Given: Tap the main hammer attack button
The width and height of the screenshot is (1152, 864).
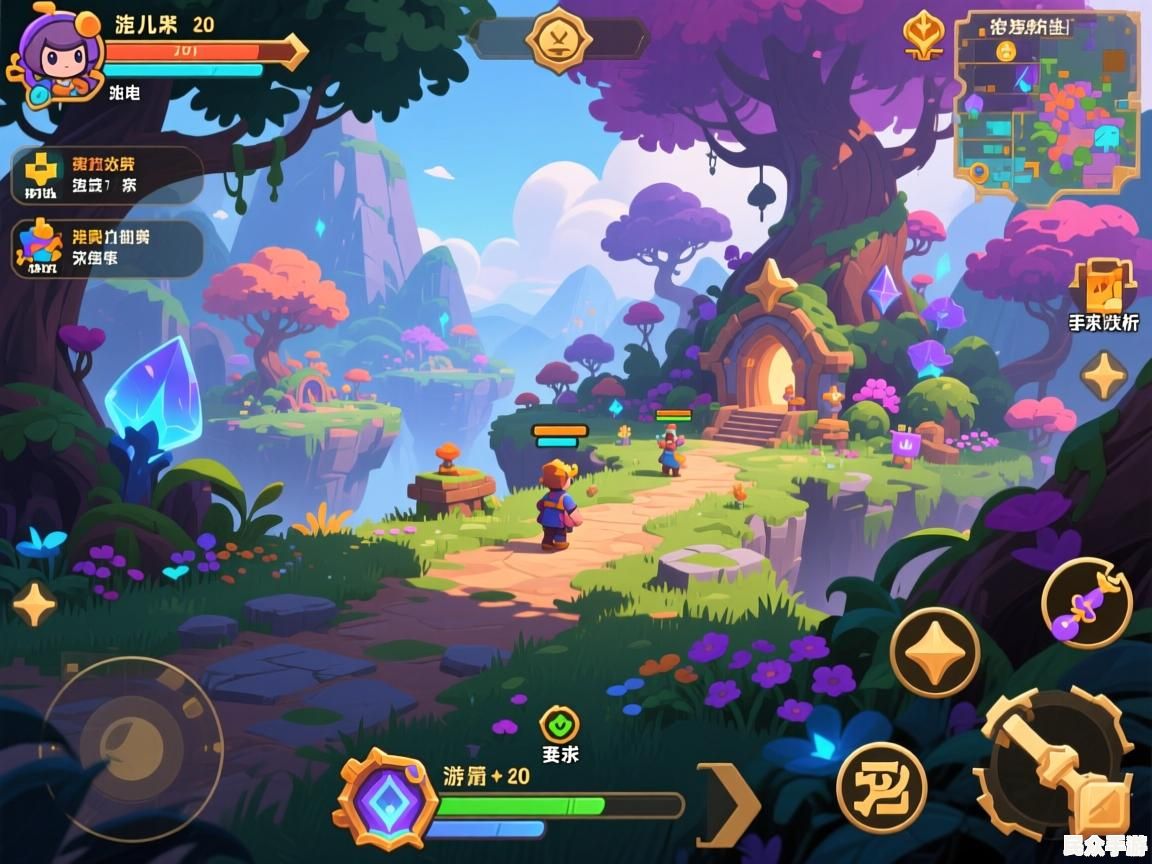Looking at the screenshot, I should pos(1060,766).
